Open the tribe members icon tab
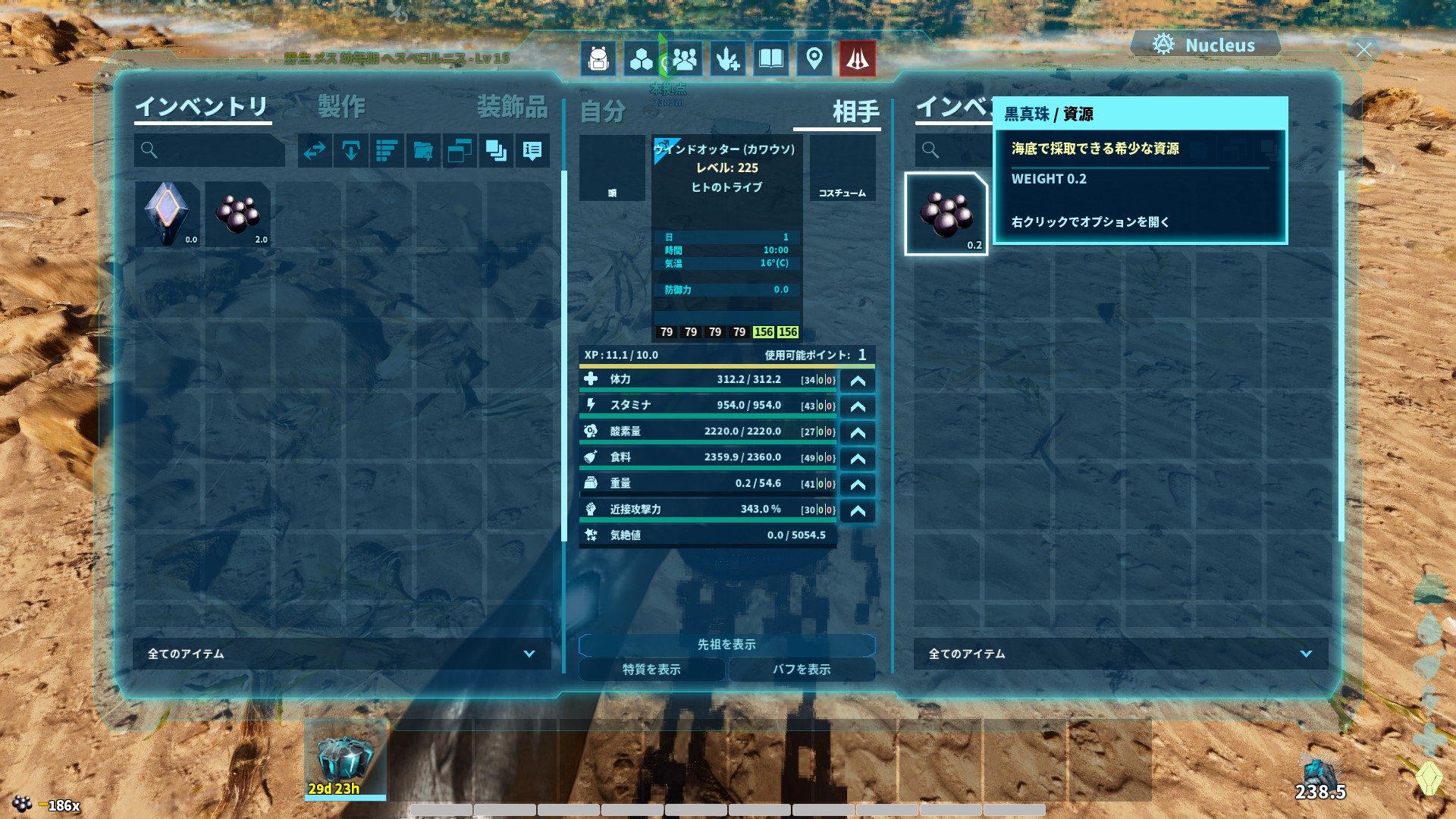This screenshot has width=1456, height=819. click(x=684, y=58)
